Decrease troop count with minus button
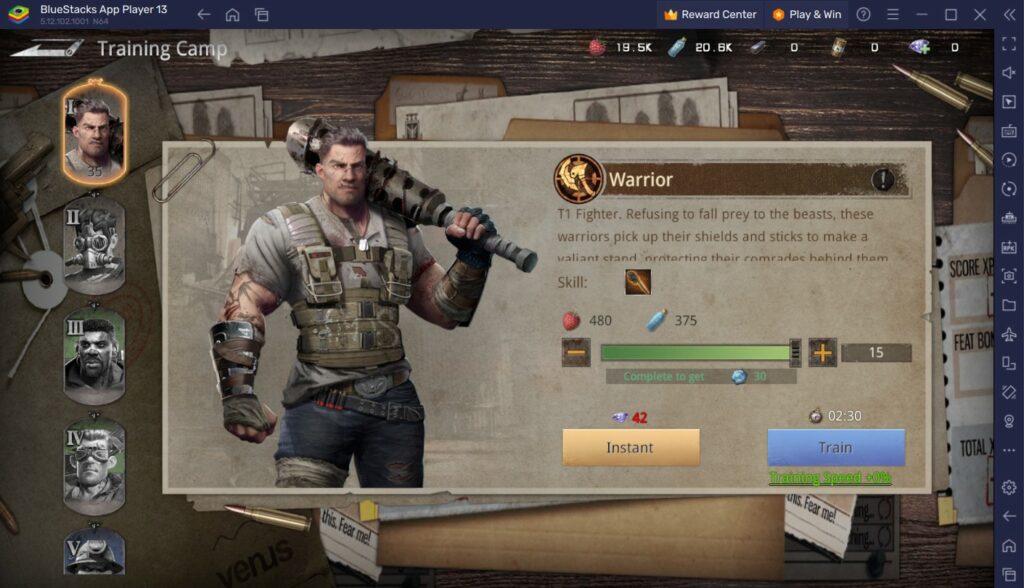The image size is (1024, 588). [576, 352]
